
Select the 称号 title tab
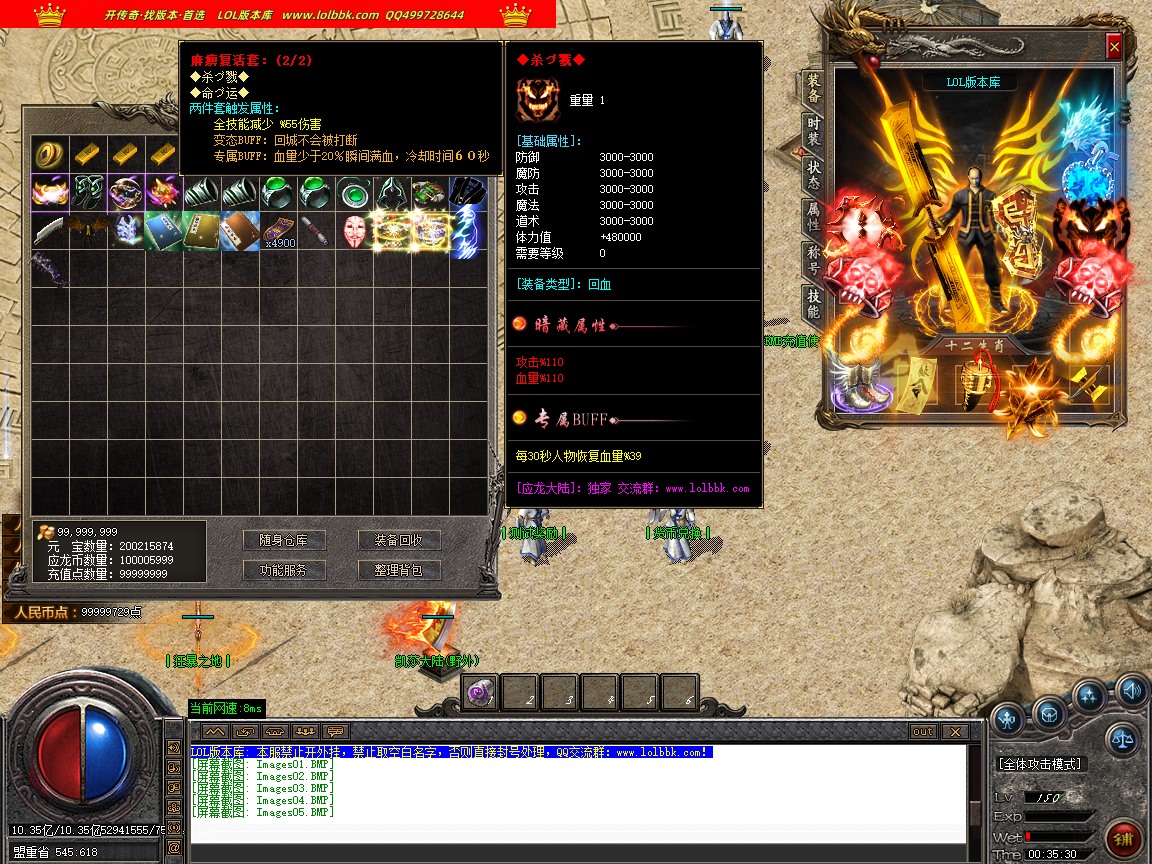point(814,262)
